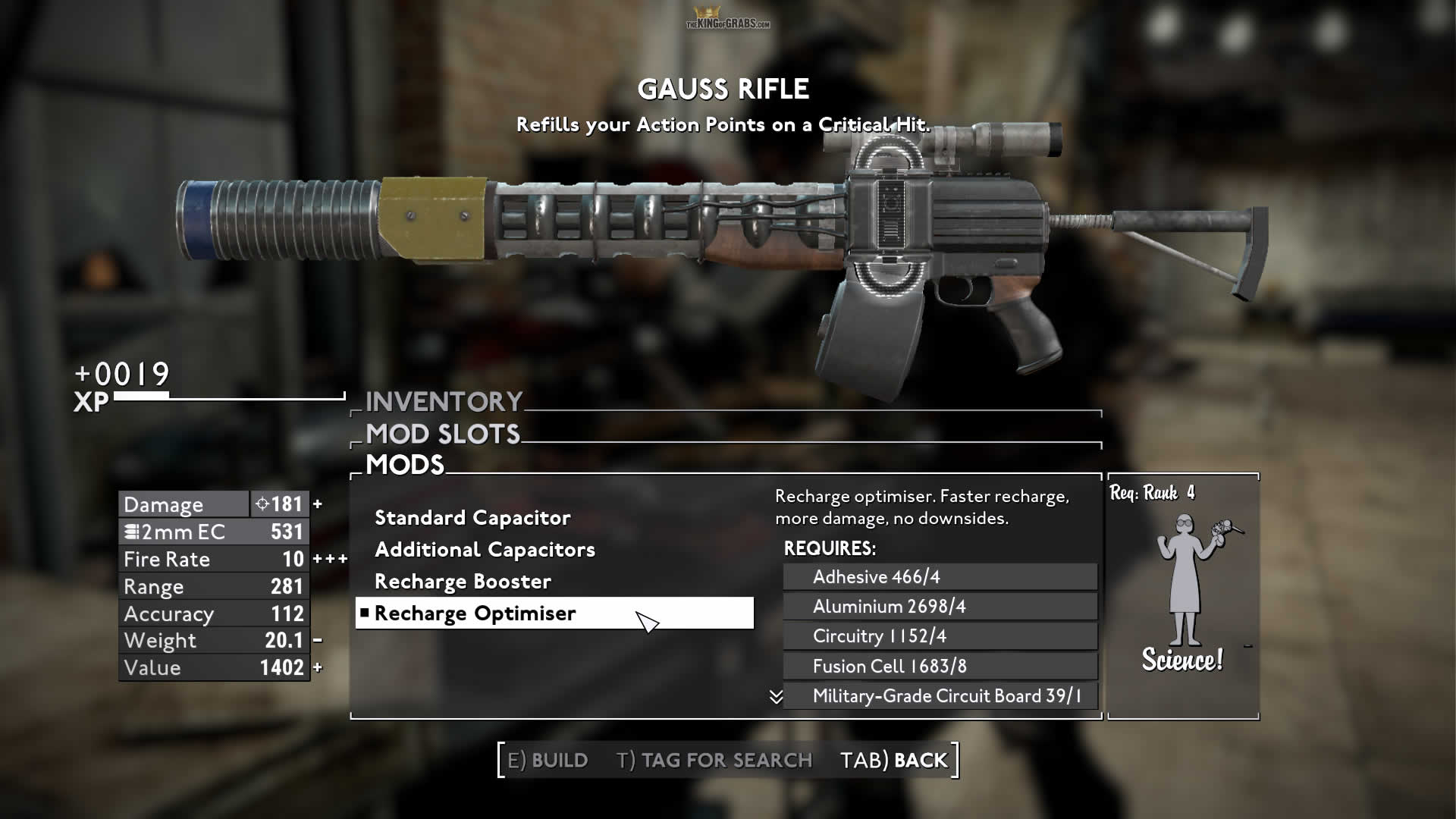Open the Inventory section header
Viewport: 1456px width, 819px height.
(x=444, y=401)
